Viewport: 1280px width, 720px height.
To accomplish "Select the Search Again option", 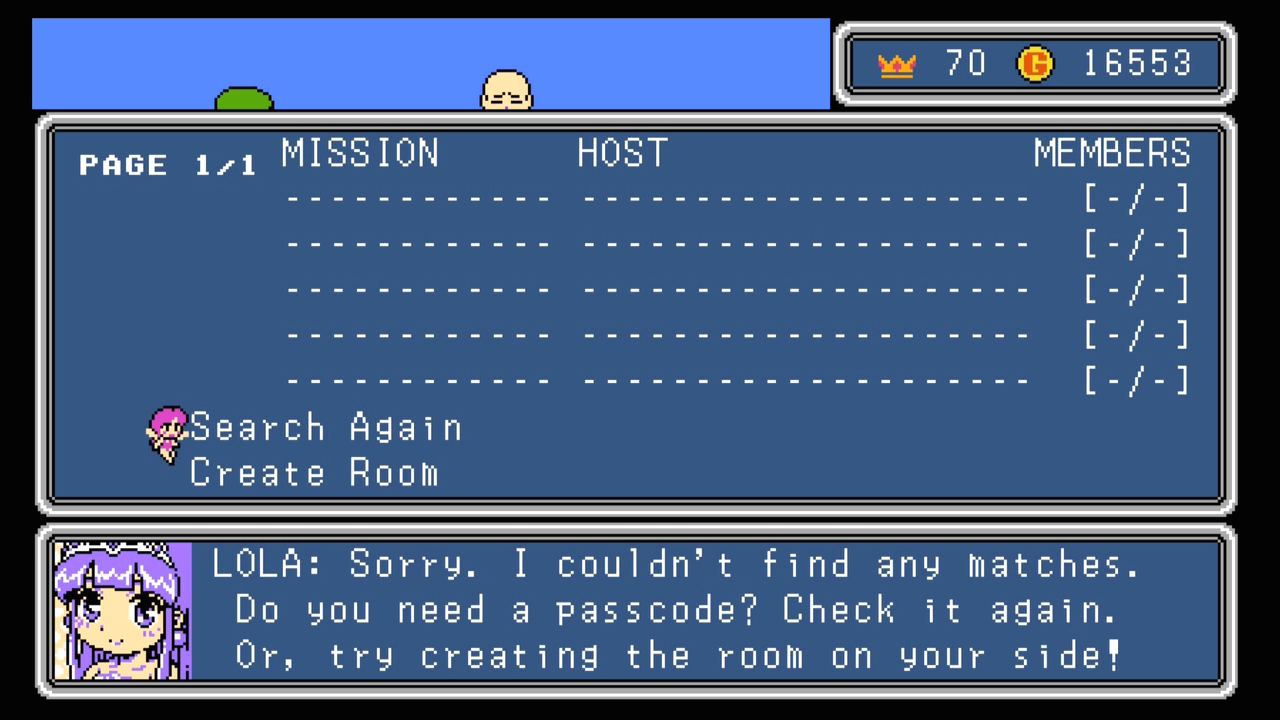I will click(x=326, y=428).
